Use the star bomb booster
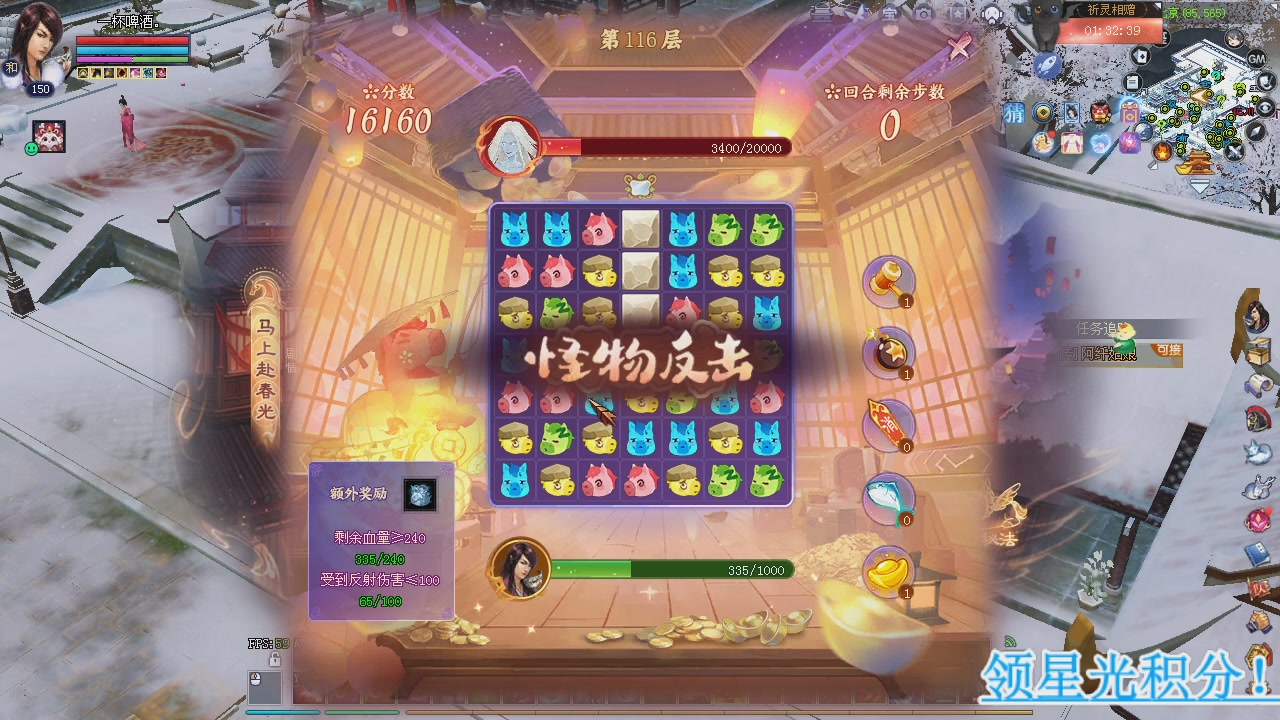Viewport: 1280px width, 720px height. [888, 352]
